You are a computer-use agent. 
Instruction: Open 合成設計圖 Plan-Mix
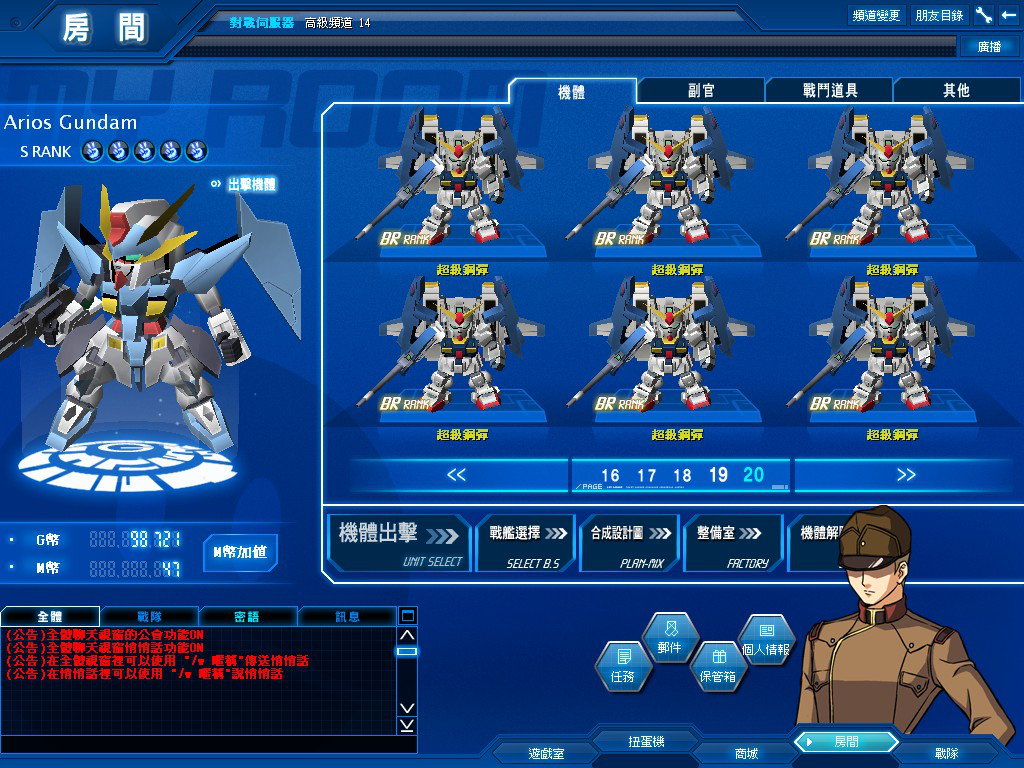[x=629, y=543]
